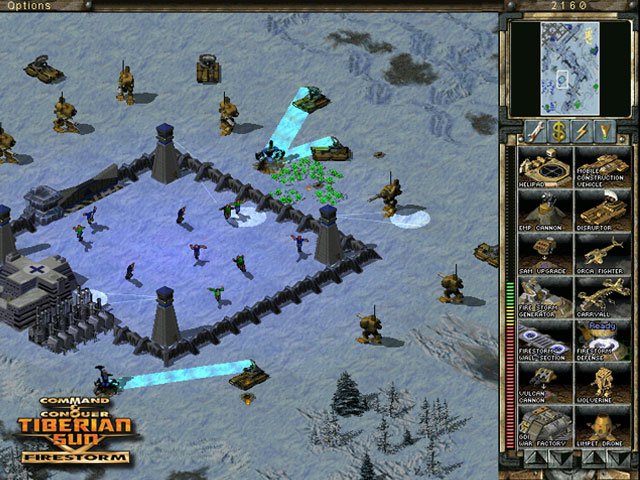Image resolution: width=640 pixels, height=480 pixels.
Task: Select the Firestorm Wall Section icon
Action: pos(544,340)
